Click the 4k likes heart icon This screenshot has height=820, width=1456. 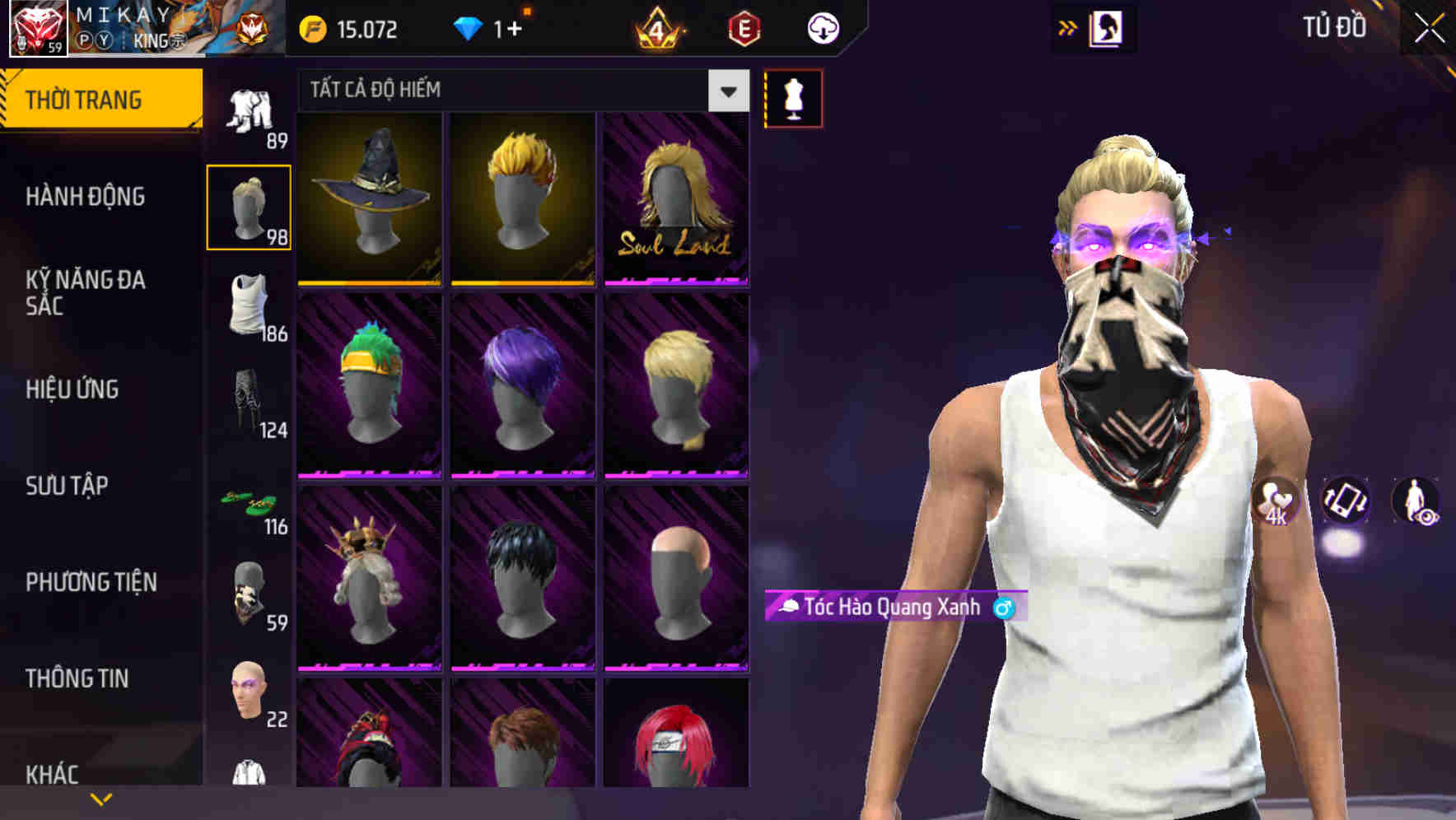click(1278, 502)
